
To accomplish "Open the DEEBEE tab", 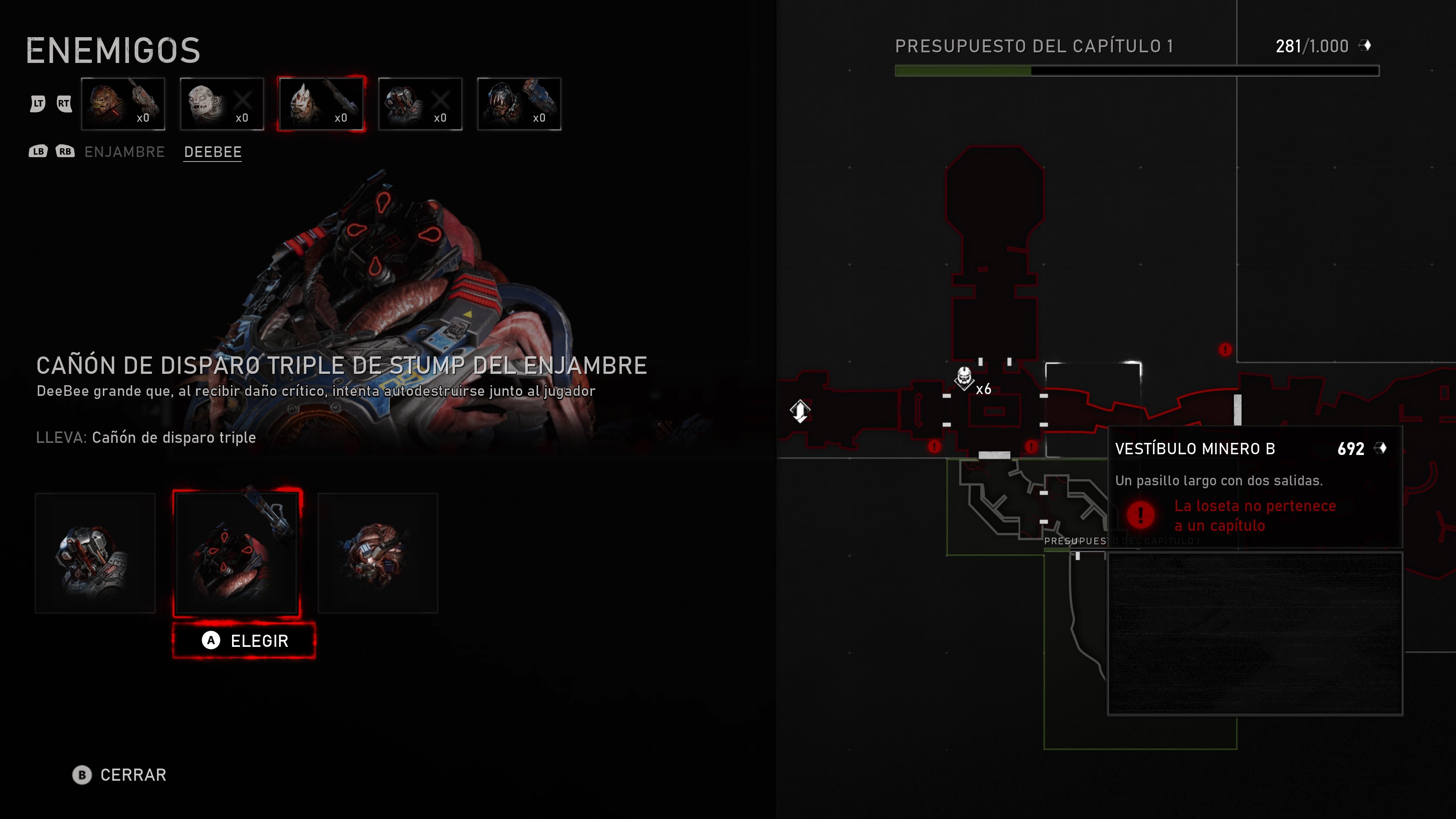I will [x=213, y=152].
